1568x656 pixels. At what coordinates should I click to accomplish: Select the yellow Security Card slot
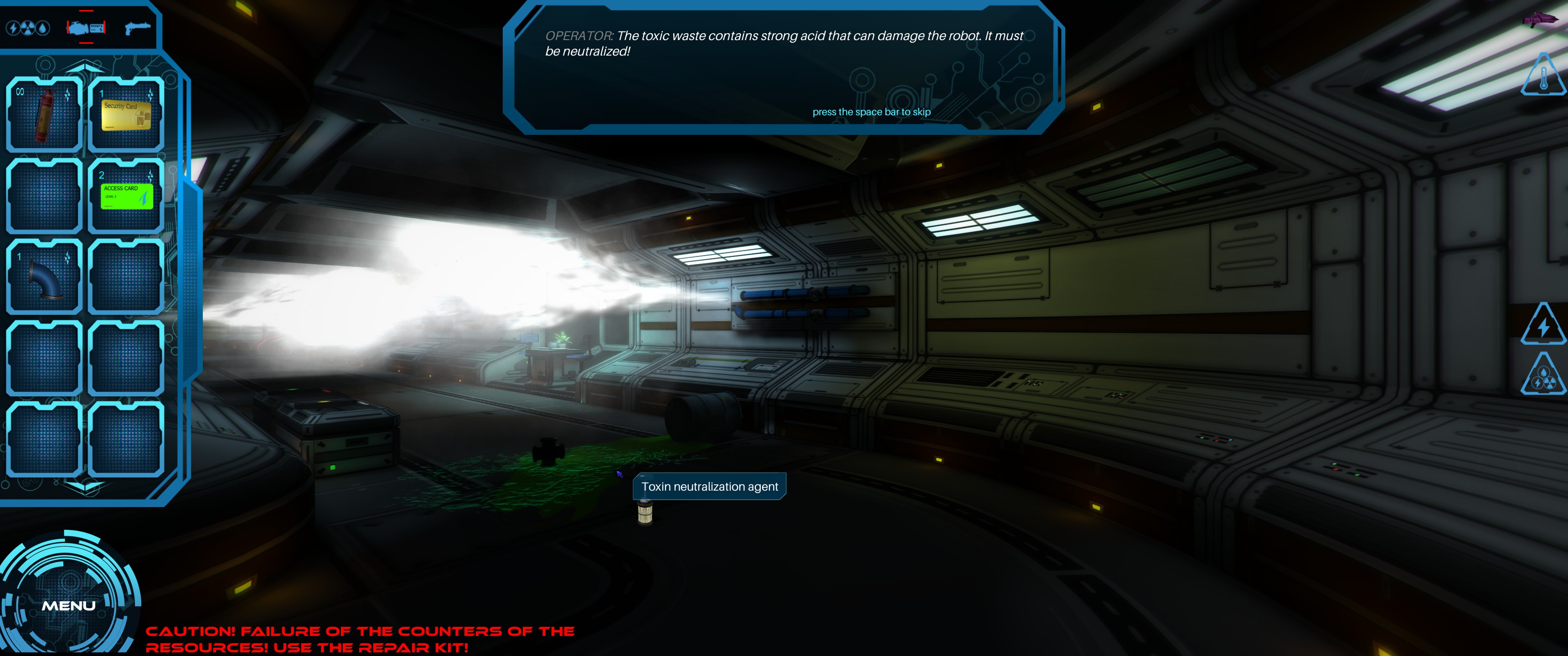tap(126, 114)
